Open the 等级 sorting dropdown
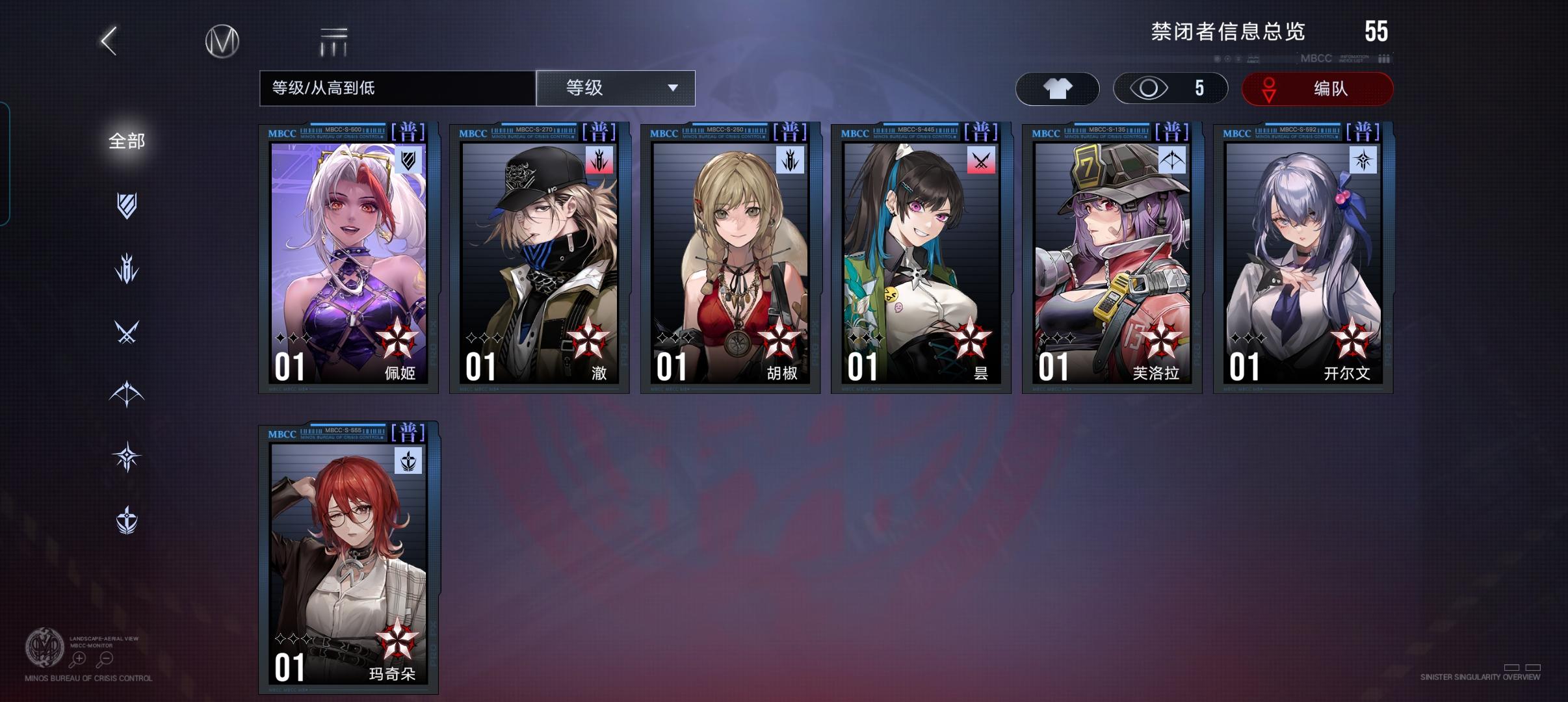The image size is (1568, 702). pos(614,88)
